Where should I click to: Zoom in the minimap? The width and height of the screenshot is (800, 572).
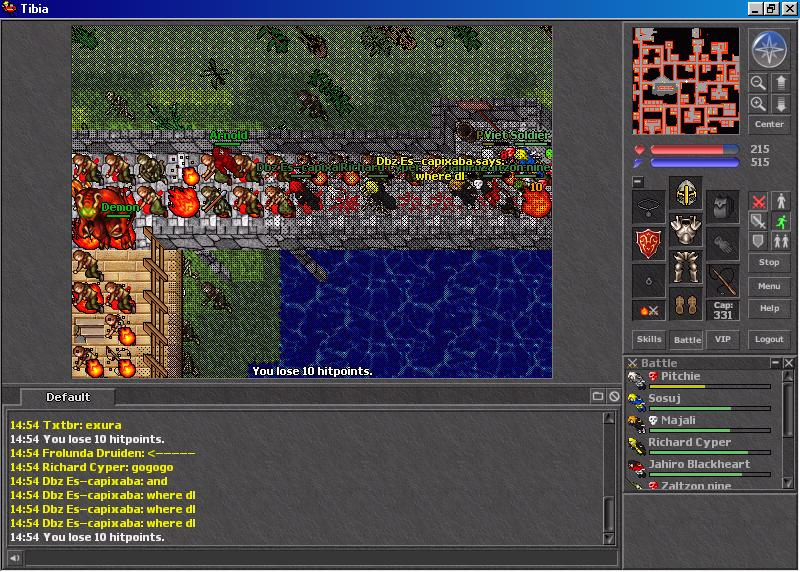click(x=758, y=104)
